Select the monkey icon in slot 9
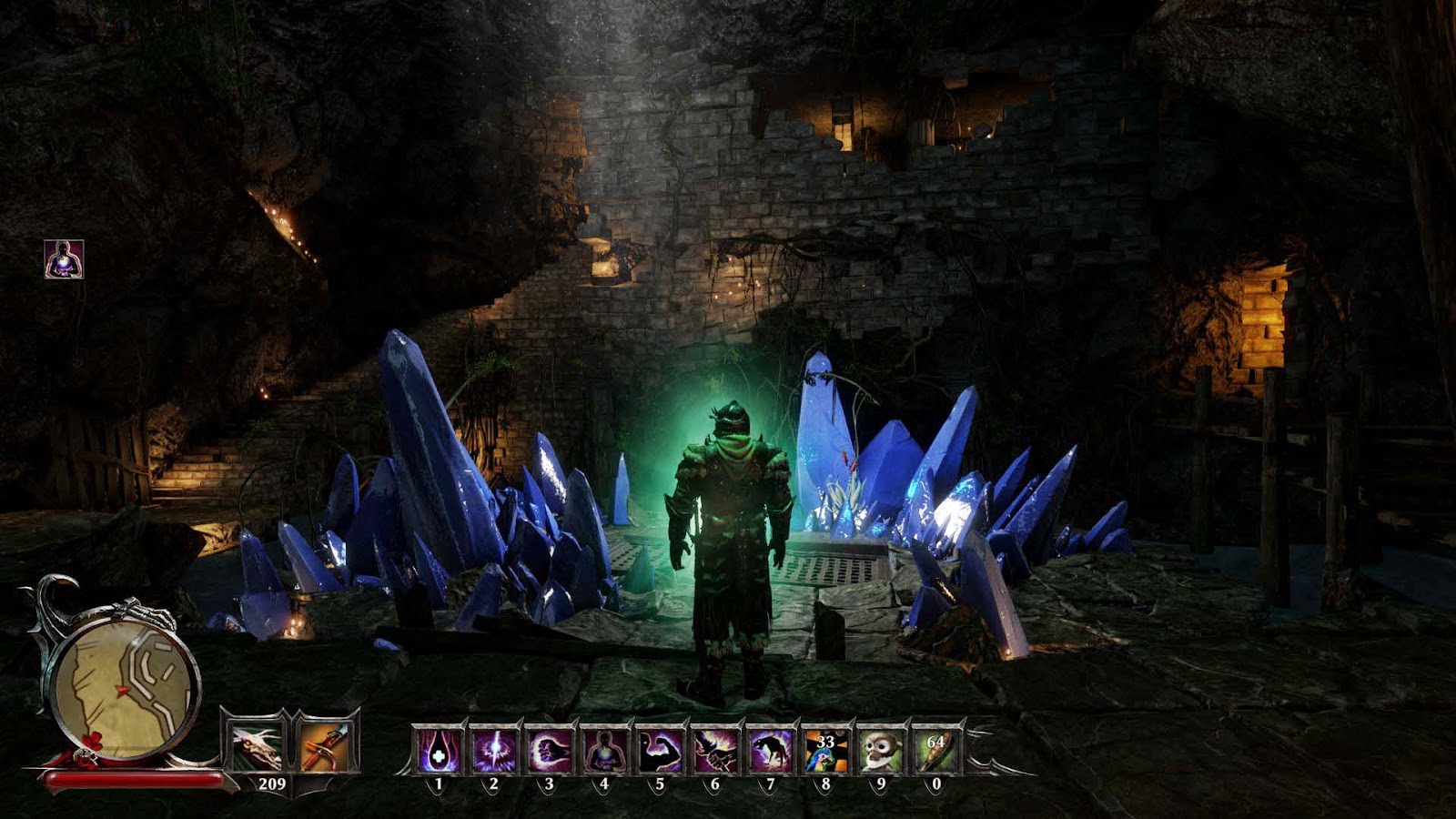1456x819 pixels. [880, 751]
